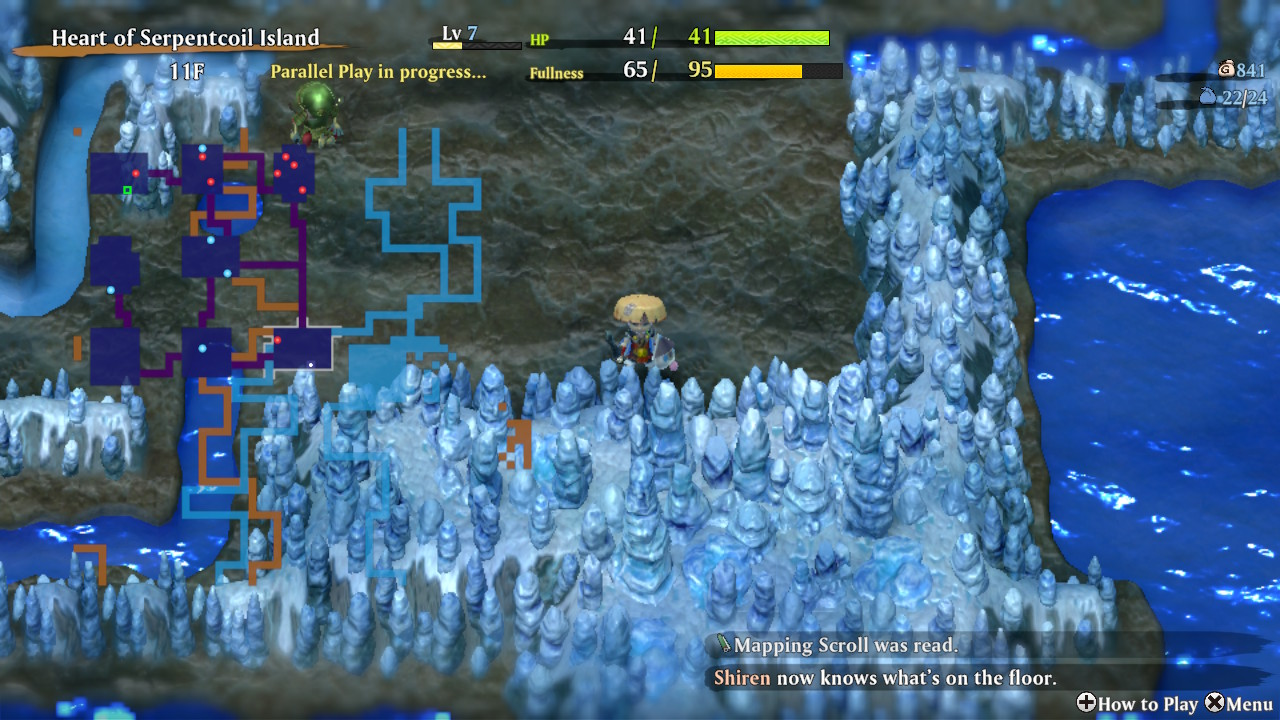Click the inventory pouch count icon

click(1208, 97)
